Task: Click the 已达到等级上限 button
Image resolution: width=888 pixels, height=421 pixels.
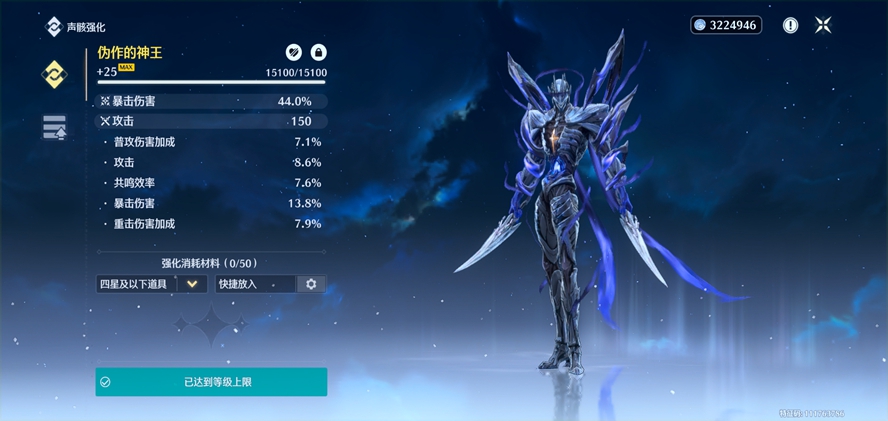Action: (x=211, y=382)
